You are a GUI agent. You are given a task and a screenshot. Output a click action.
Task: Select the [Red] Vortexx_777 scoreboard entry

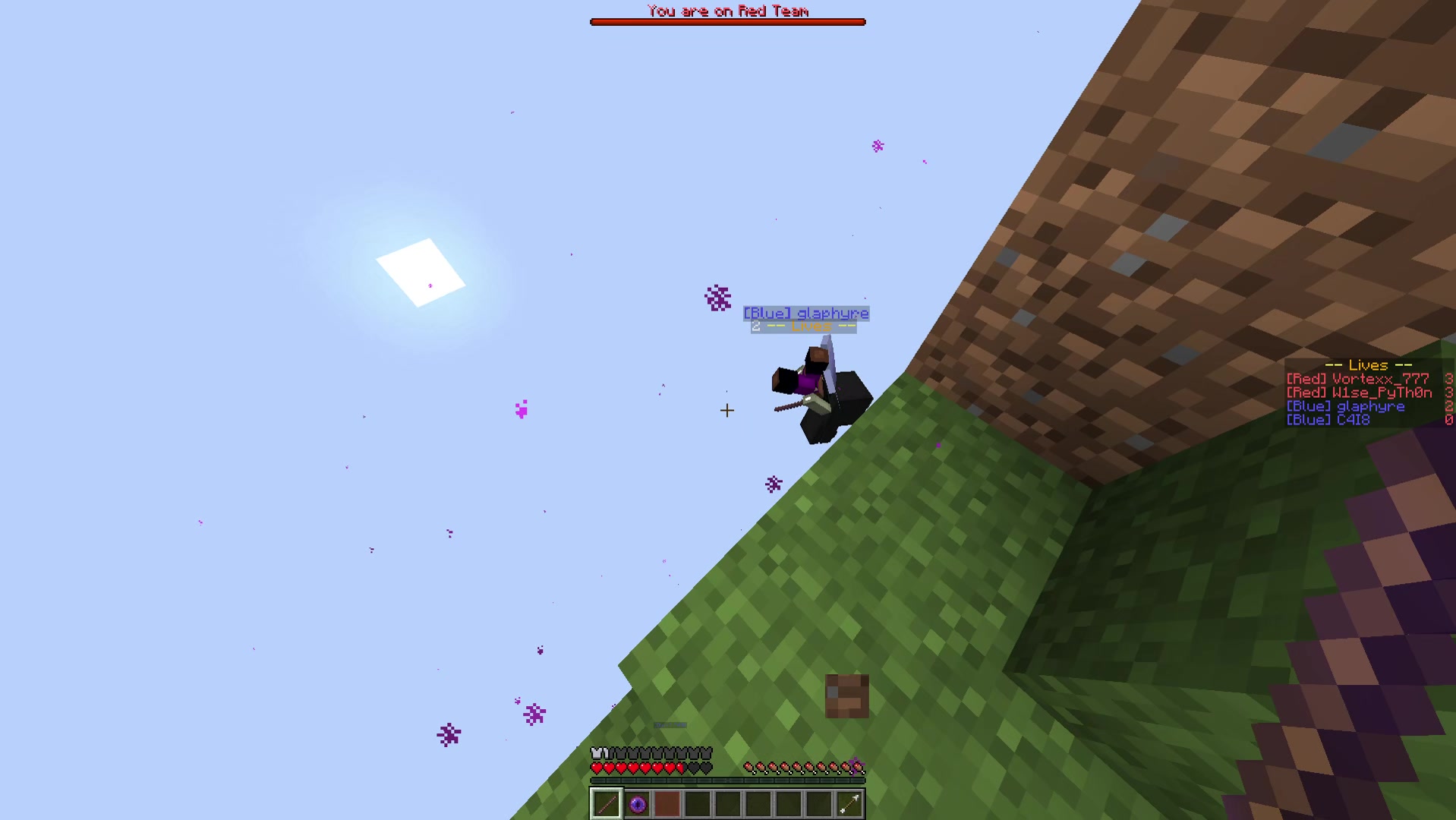[x=1358, y=378]
